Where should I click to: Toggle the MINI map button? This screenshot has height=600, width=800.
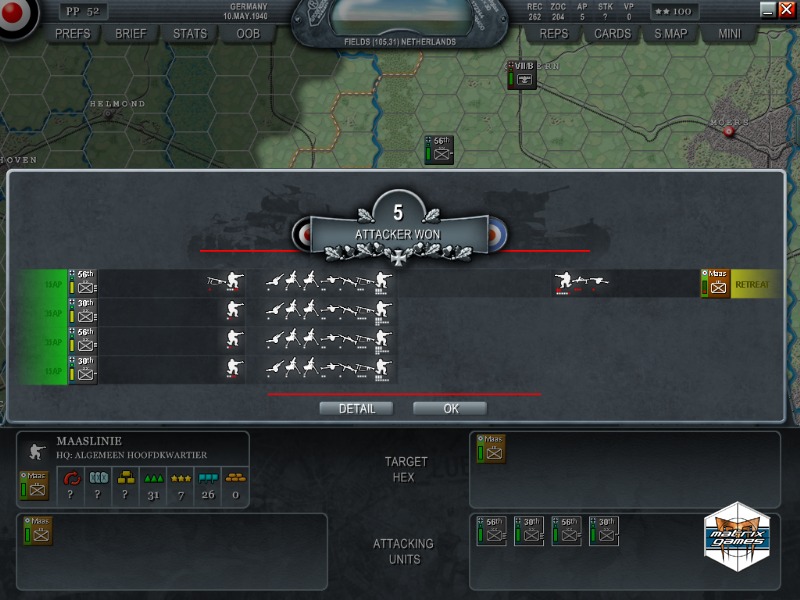tap(730, 33)
